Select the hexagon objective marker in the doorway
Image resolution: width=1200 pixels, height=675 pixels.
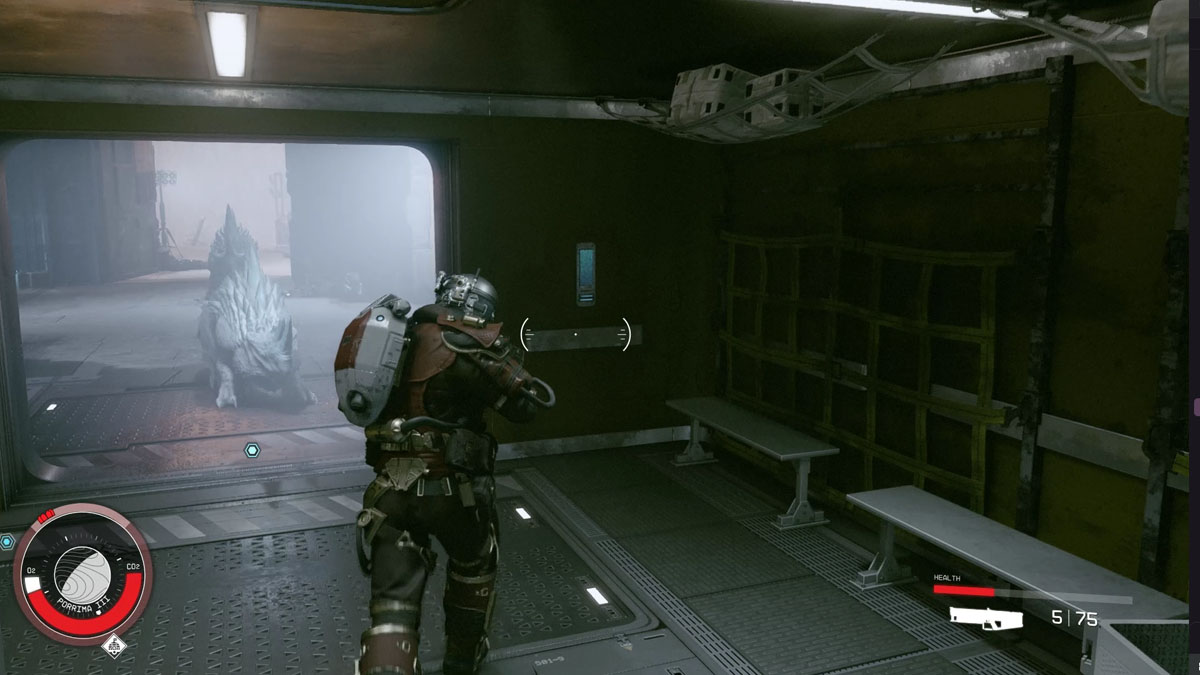(x=252, y=451)
